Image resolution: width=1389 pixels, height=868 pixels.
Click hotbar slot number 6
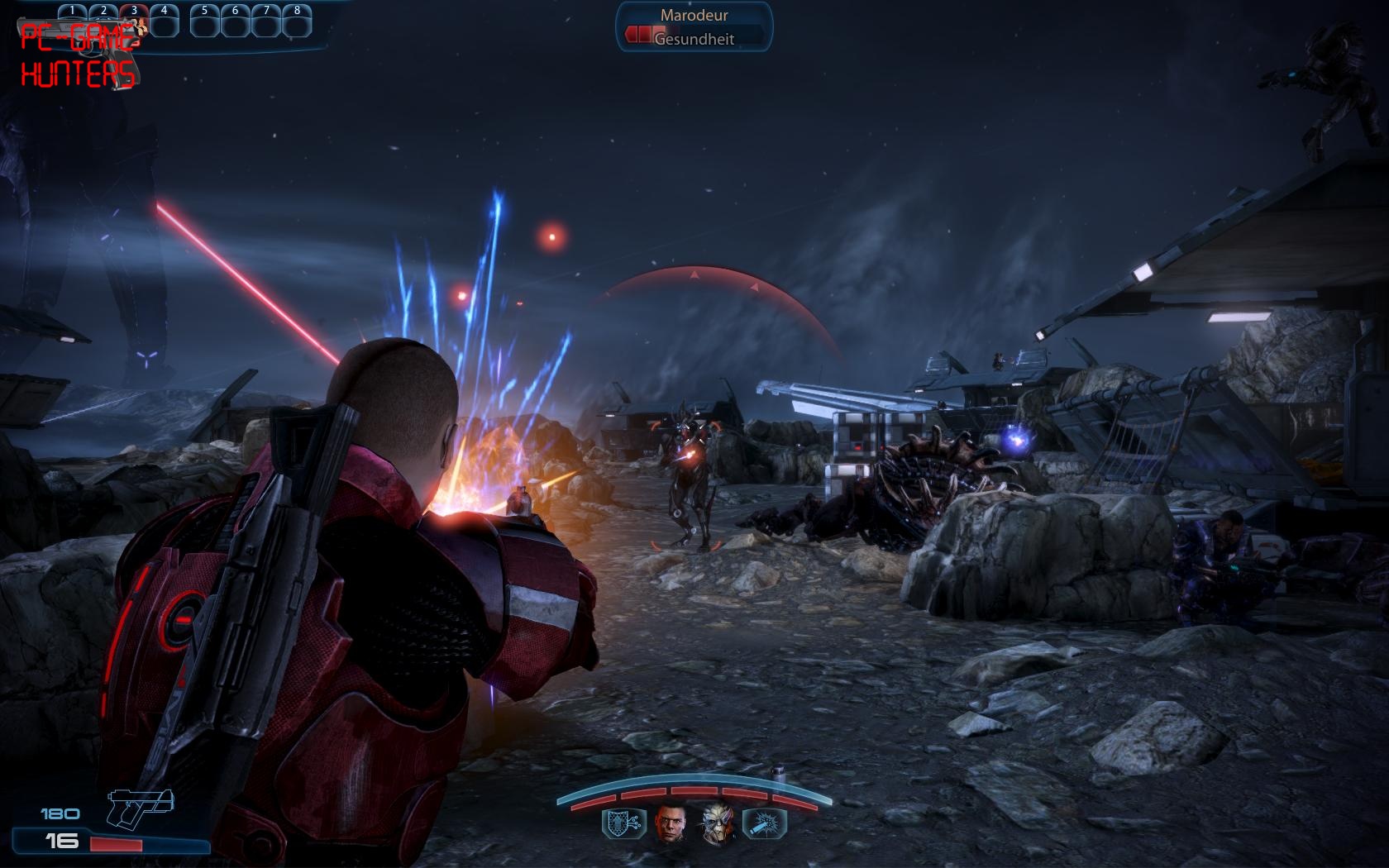pos(236,21)
